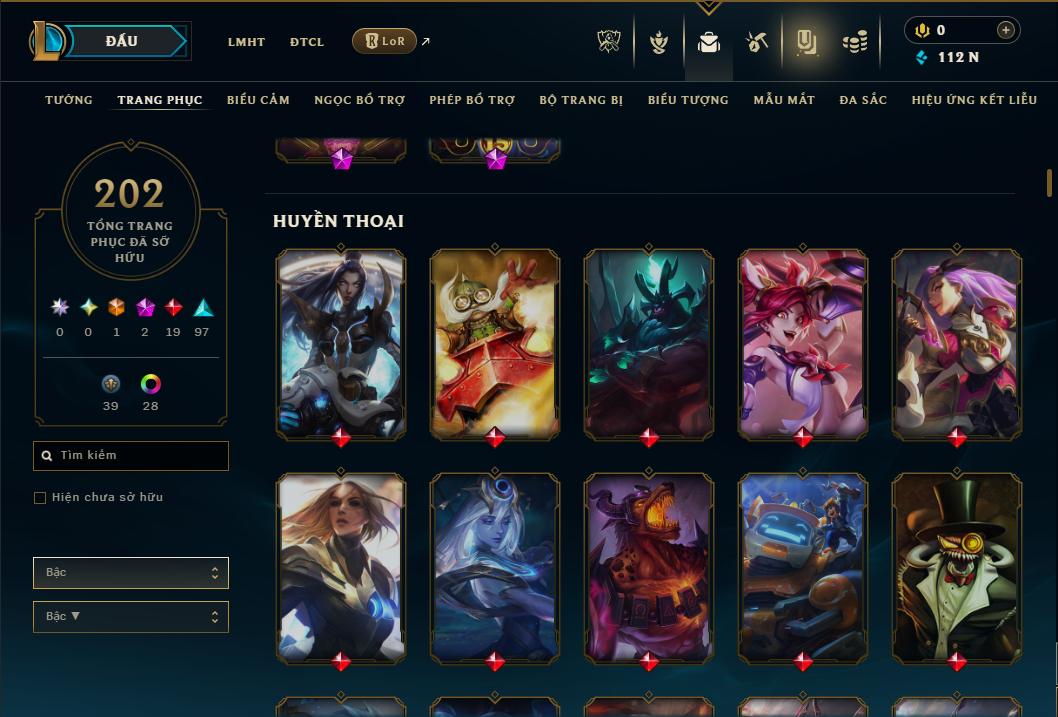Screen dimensions: 1058x717
Task: Open the BỘ TRANG BỊ tab
Action: coord(581,100)
